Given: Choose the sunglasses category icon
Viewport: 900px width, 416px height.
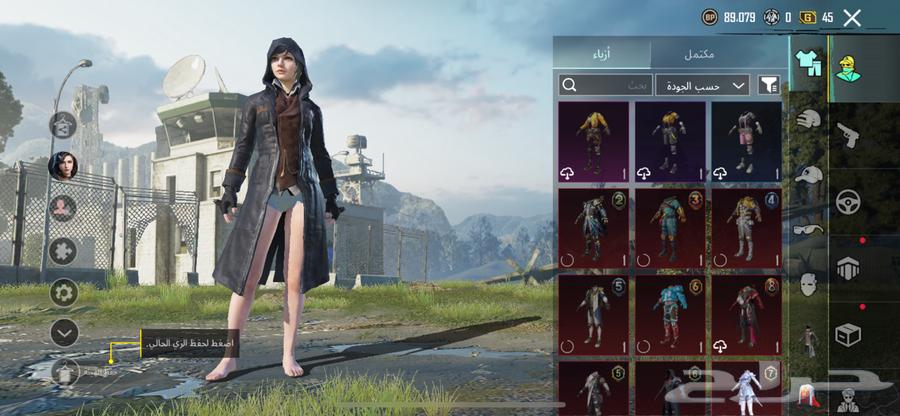Looking at the screenshot, I should tap(808, 229).
